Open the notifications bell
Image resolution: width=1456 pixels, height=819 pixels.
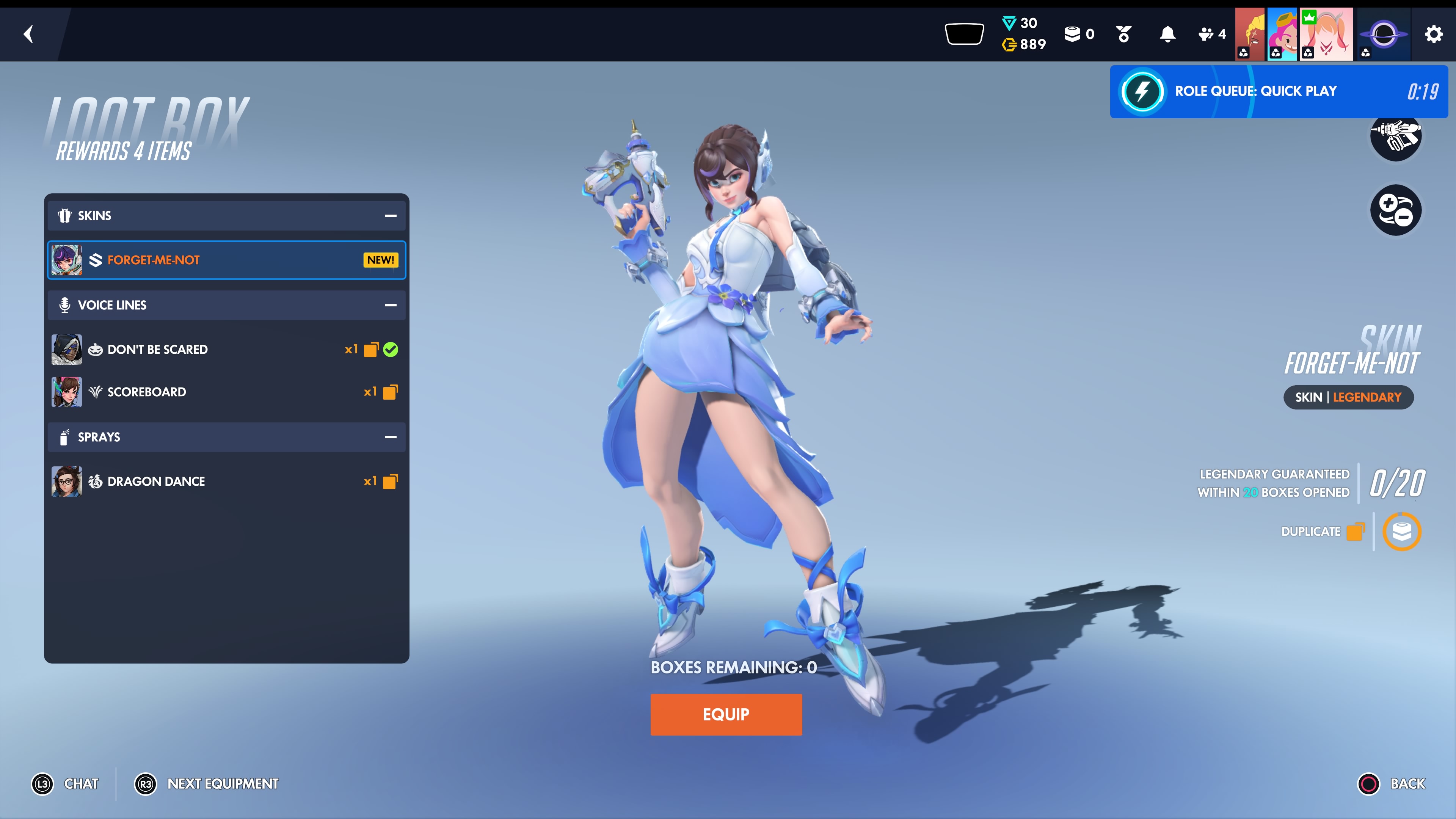[1167, 35]
